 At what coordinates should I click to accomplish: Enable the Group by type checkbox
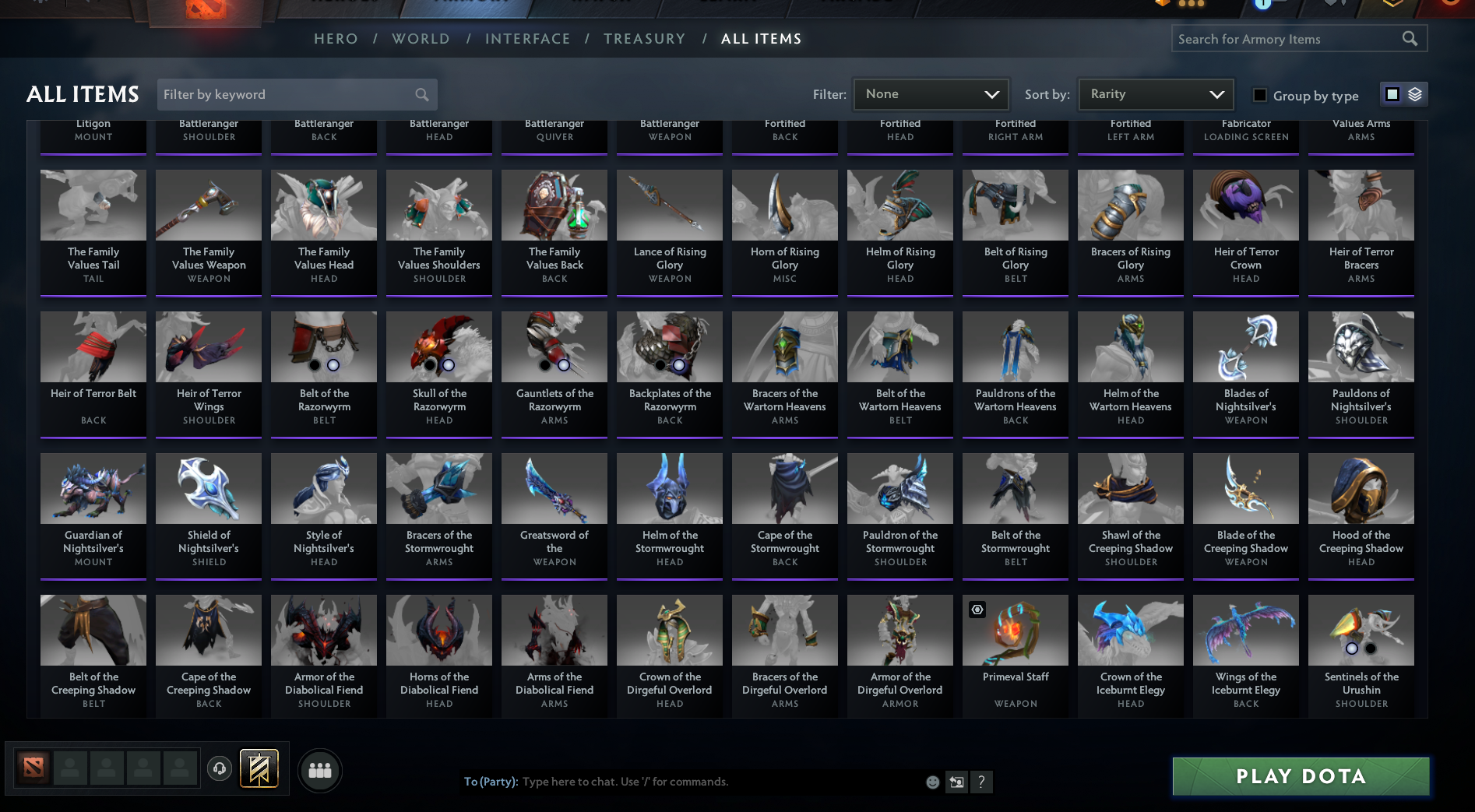coord(1259,94)
